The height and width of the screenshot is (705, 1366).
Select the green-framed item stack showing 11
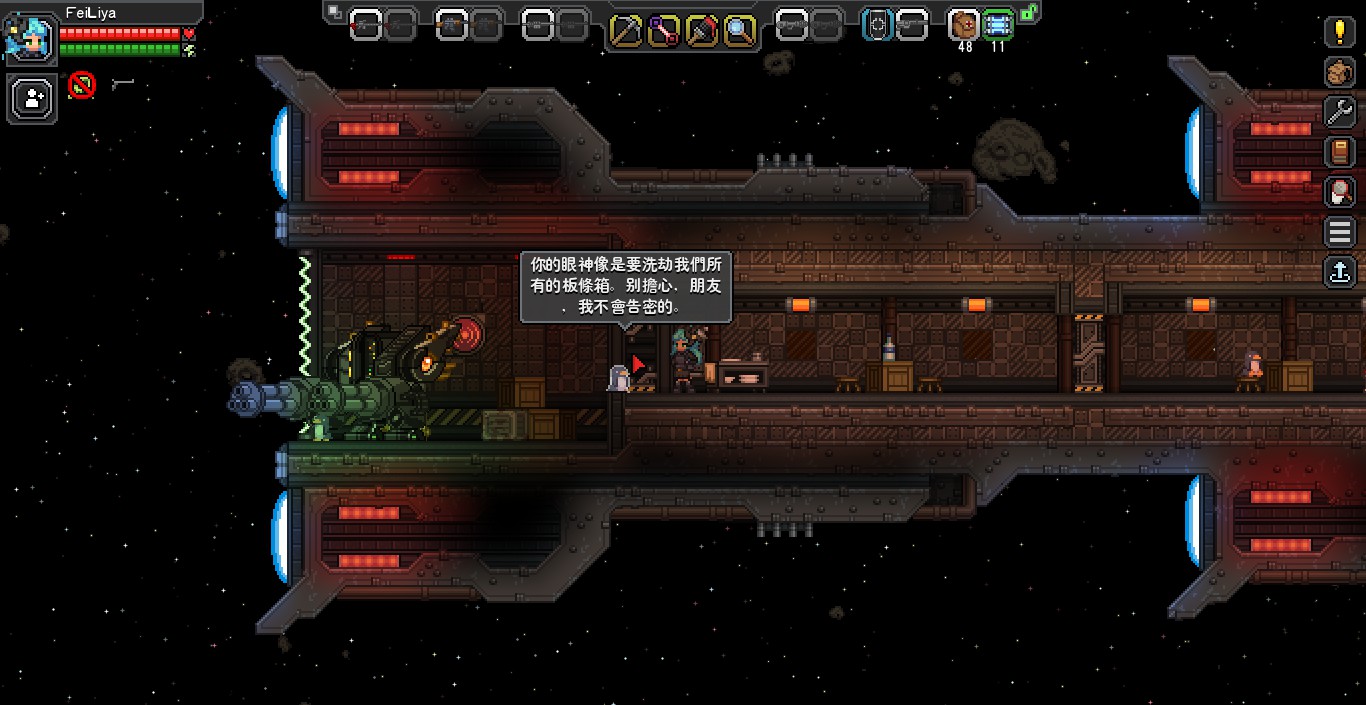(998, 25)
